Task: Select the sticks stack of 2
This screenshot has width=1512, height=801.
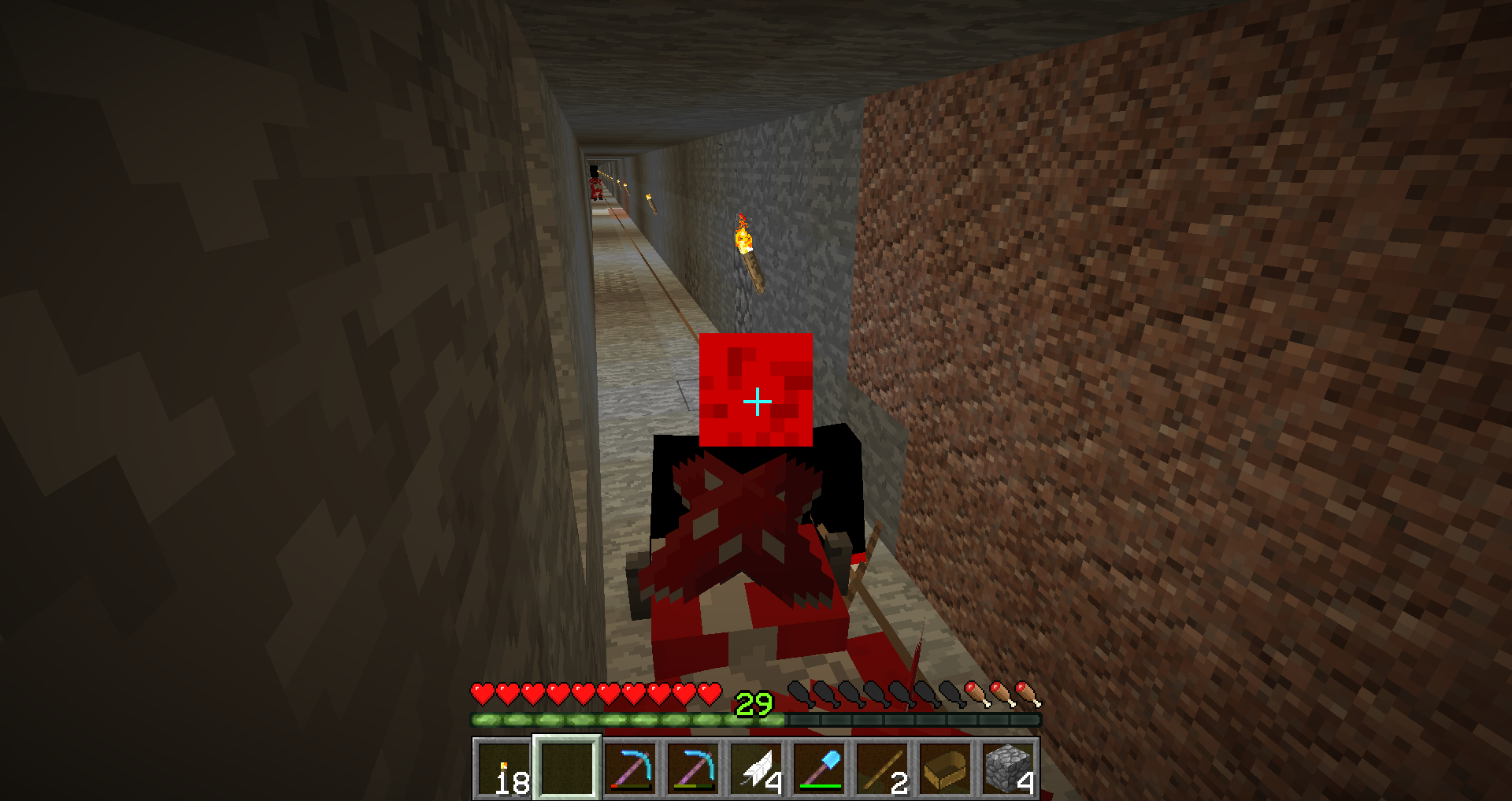Action: click(x=882, y=769)
